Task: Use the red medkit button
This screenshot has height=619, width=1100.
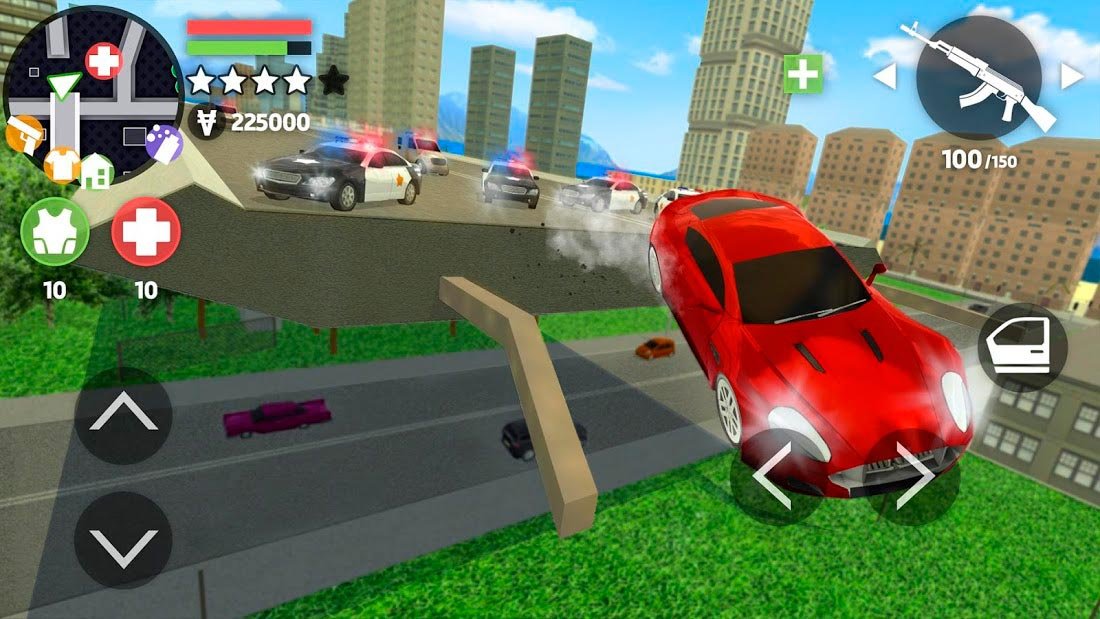Action: [146, 232]
